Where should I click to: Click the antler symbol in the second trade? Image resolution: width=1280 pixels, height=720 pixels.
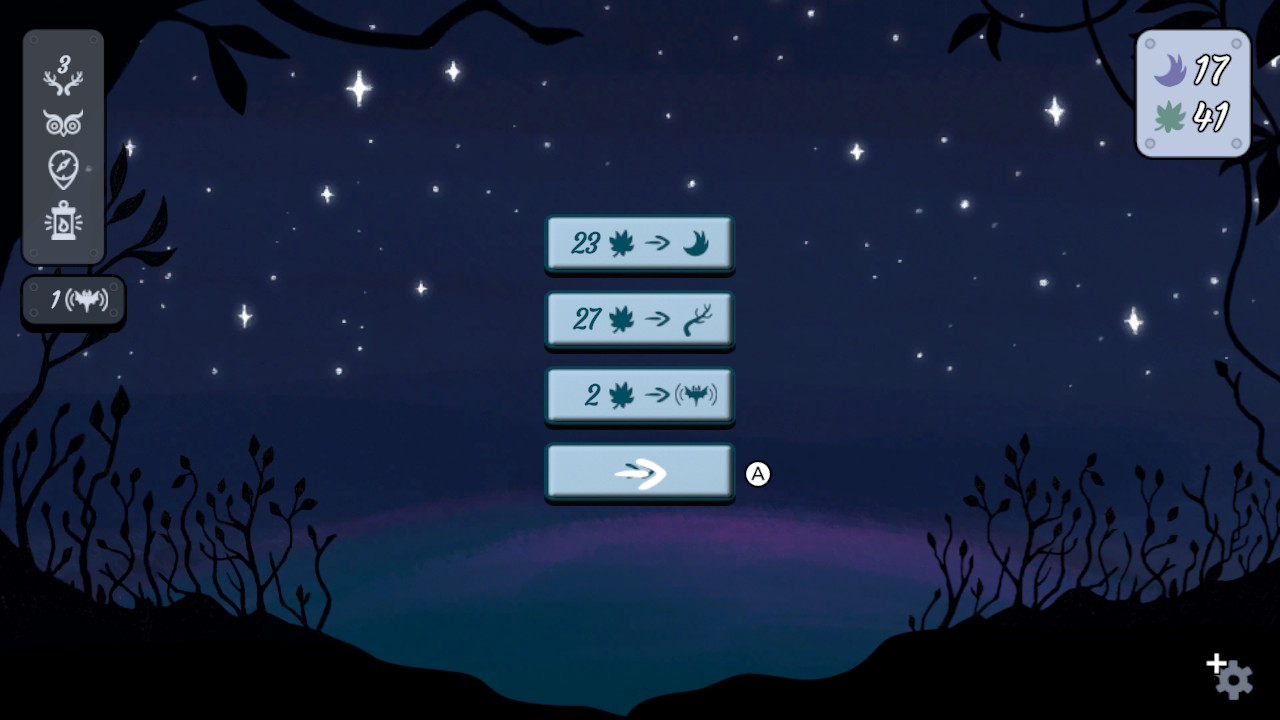(697, 318)
